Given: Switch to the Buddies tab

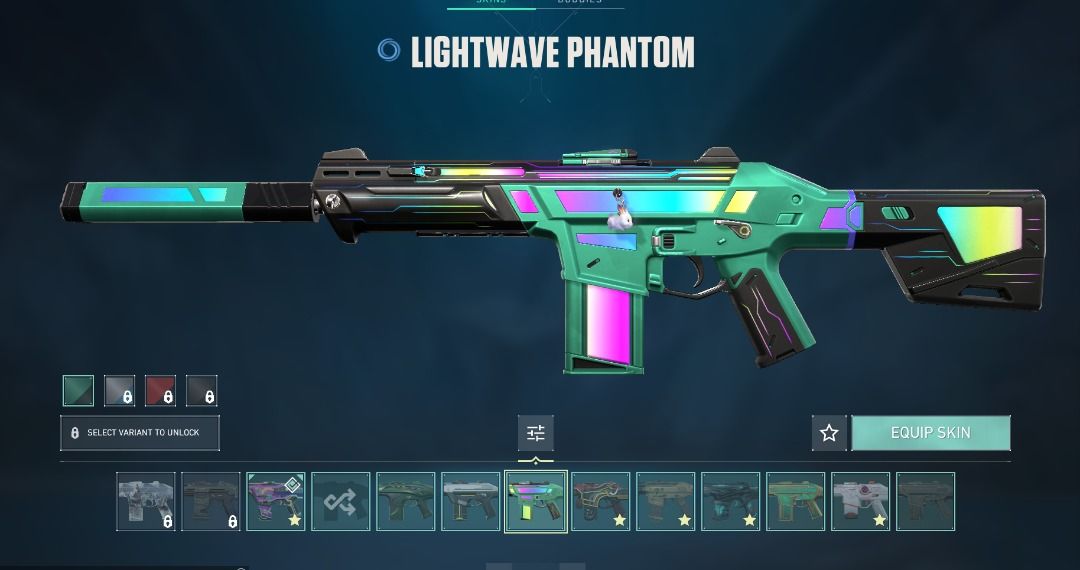Looking at the screenshot, I should point(579,3).
